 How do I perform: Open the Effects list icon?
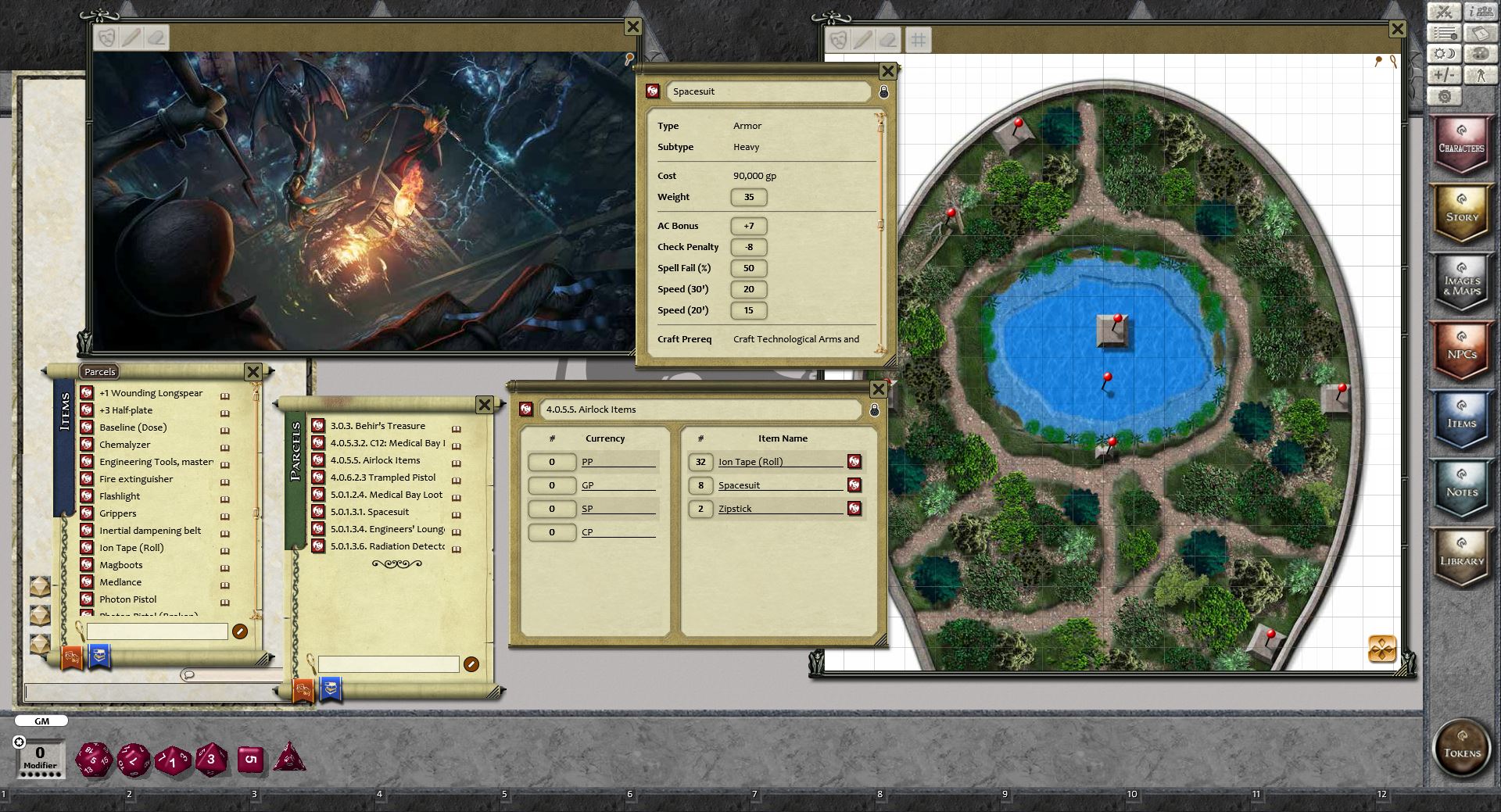point(1445,33)
